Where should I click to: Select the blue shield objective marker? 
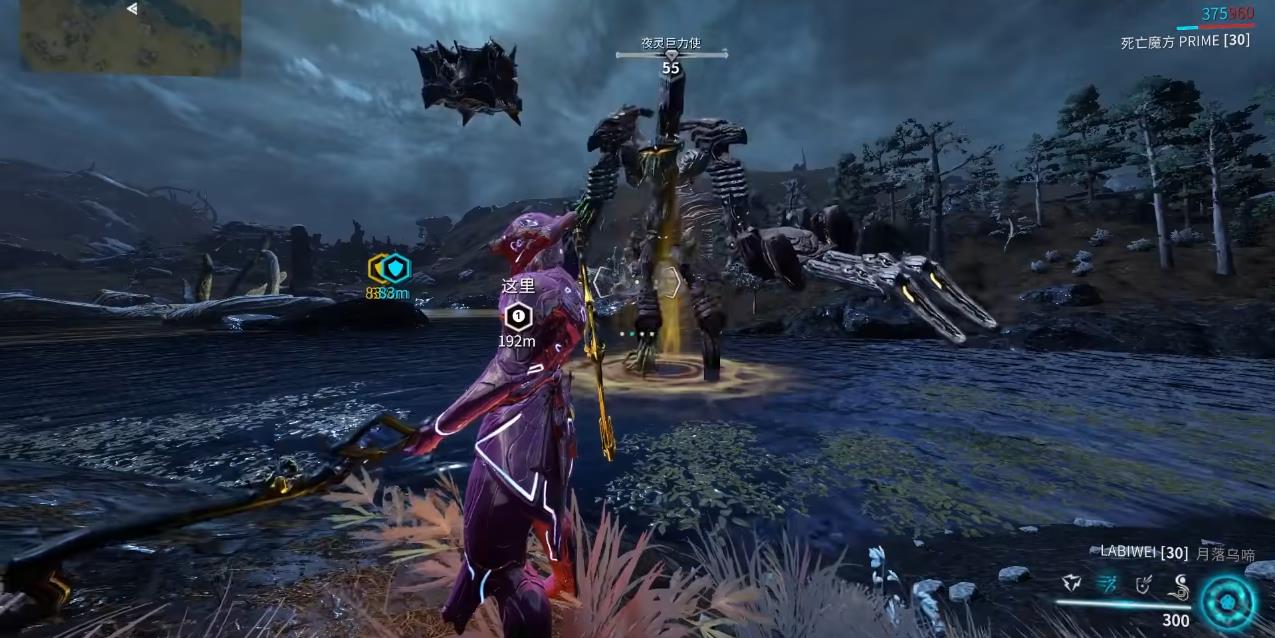click(397, 267)
